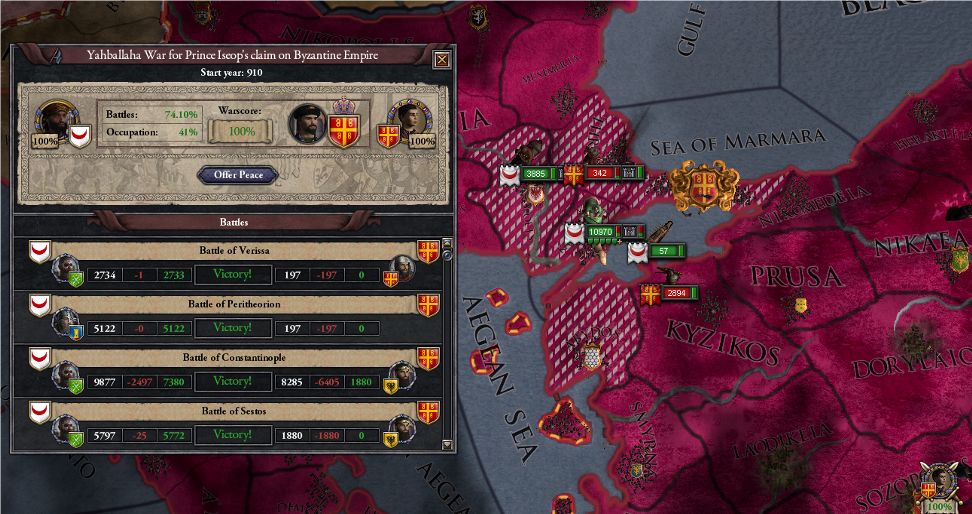Click the battles list scroll-up arrow
The width and height of the screenshot is (972, 514).
(x=447, y=243)
